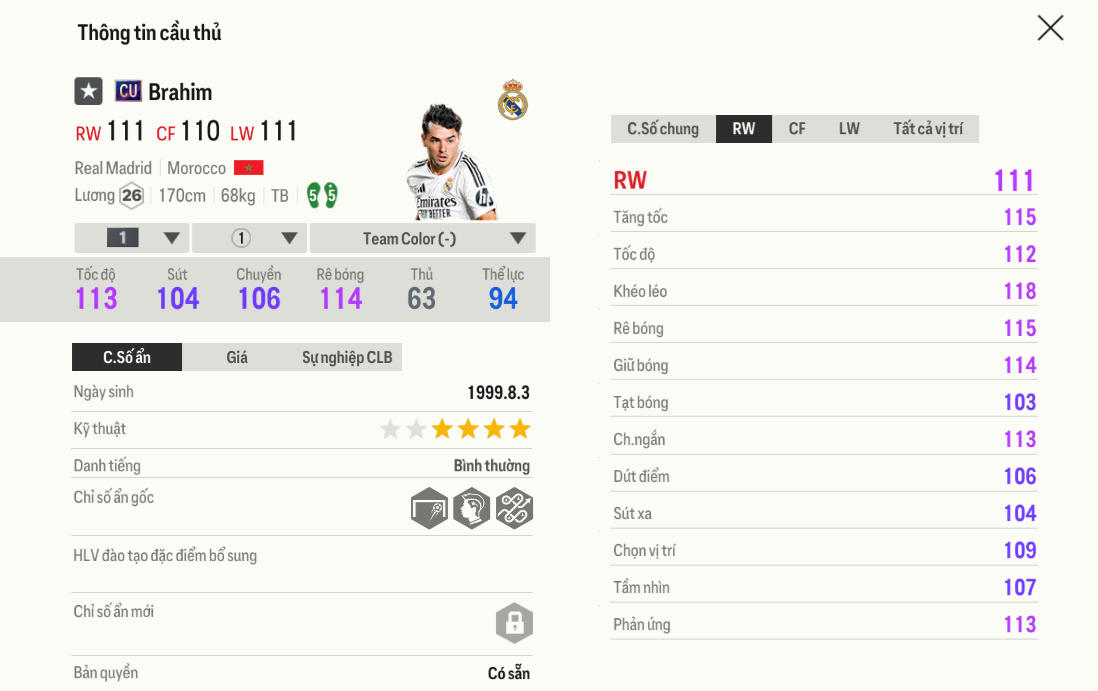View CF position stats tab
This screenshot has width=1098, height=691.
[797, 129]
